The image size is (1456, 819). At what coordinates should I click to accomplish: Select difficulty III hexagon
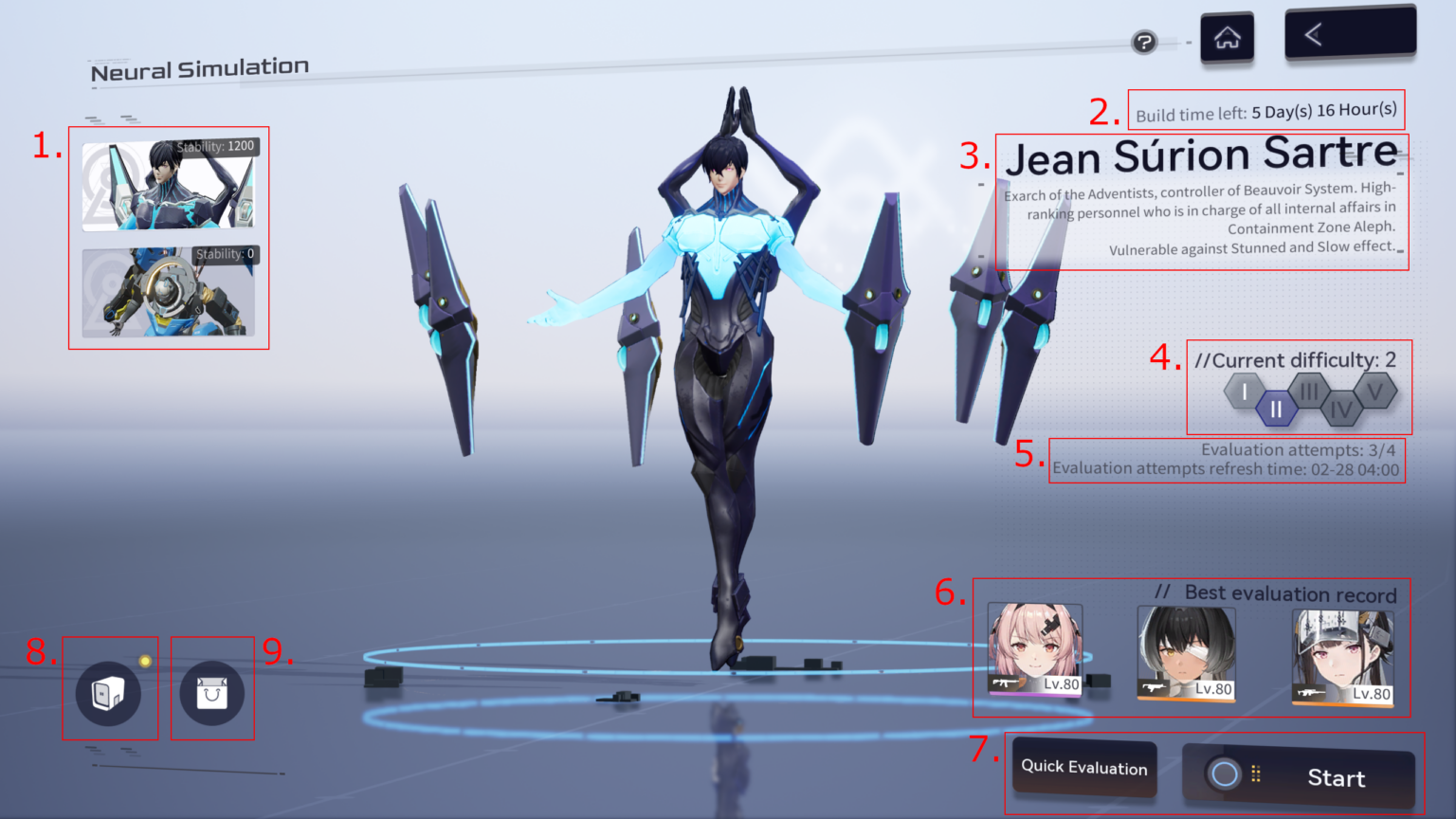[1310, 391]
